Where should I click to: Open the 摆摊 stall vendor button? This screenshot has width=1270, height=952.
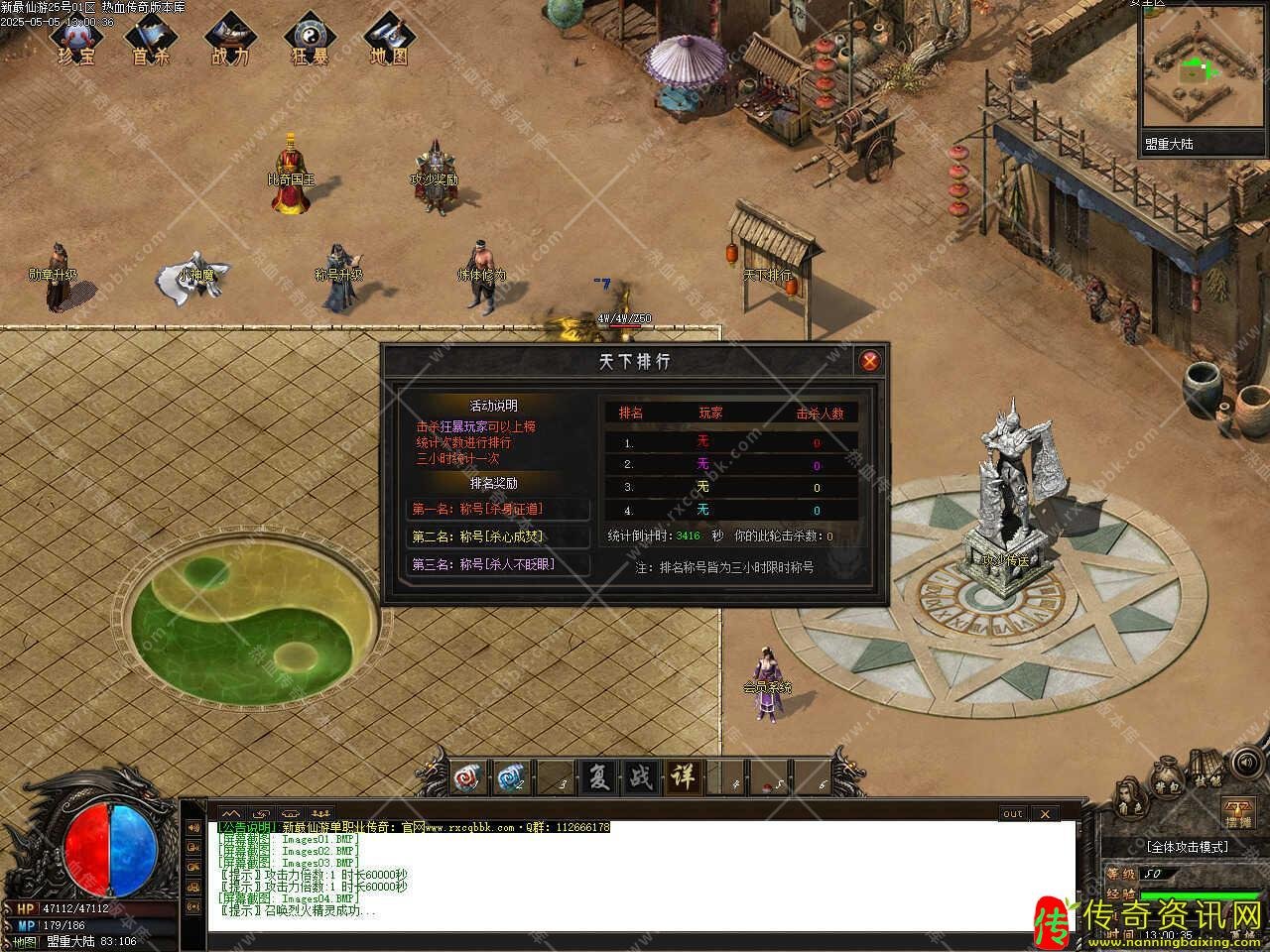tap(1237, 813)
